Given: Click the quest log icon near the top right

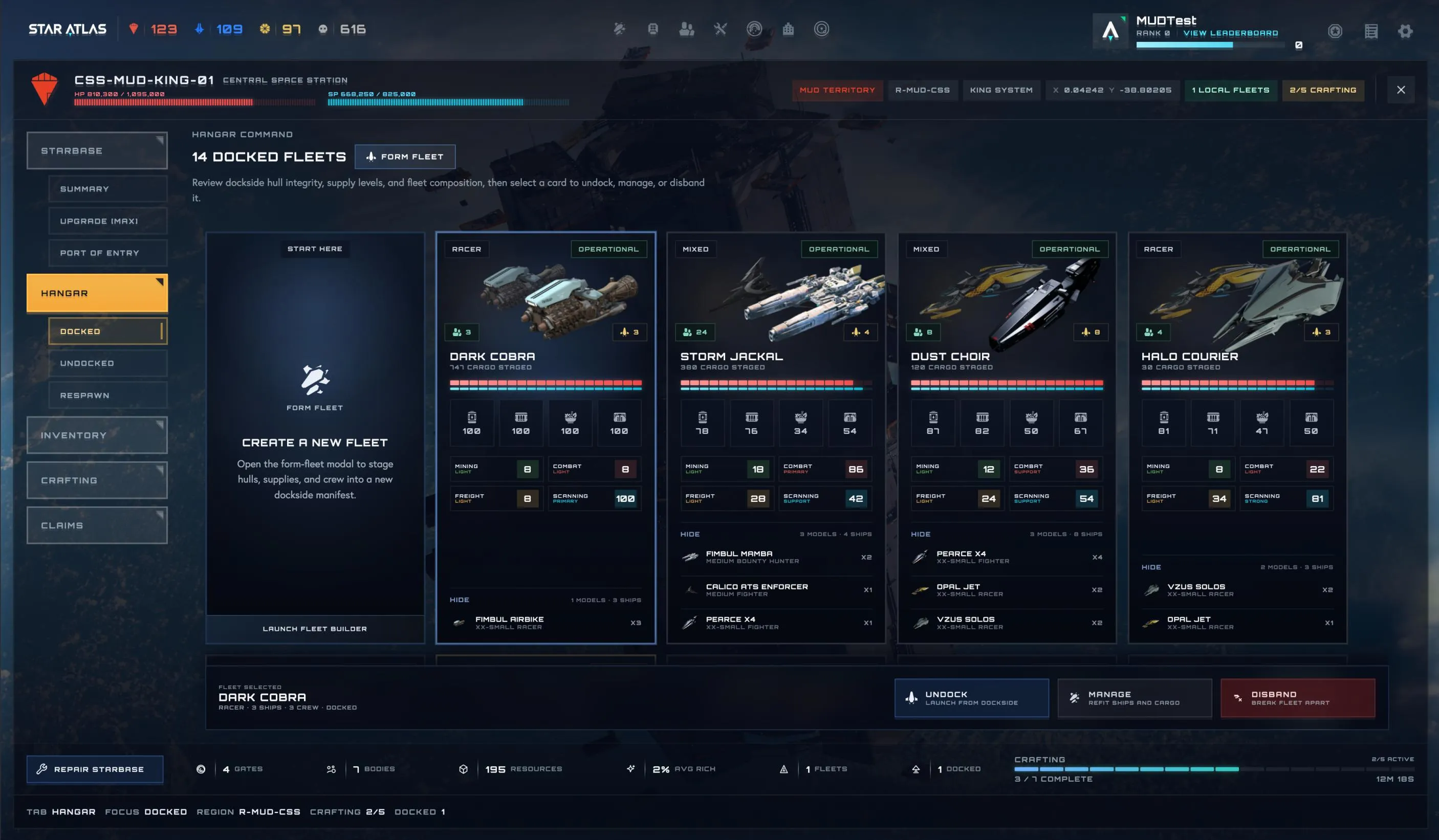Looking at the screenshot, I should 1370,31.
